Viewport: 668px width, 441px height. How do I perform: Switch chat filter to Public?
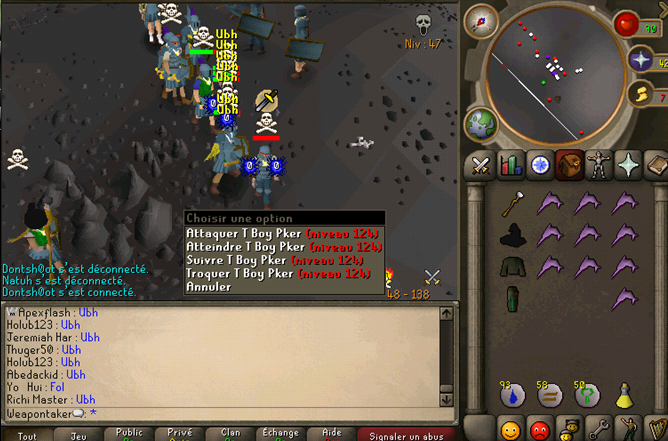(x=129, y=434)
